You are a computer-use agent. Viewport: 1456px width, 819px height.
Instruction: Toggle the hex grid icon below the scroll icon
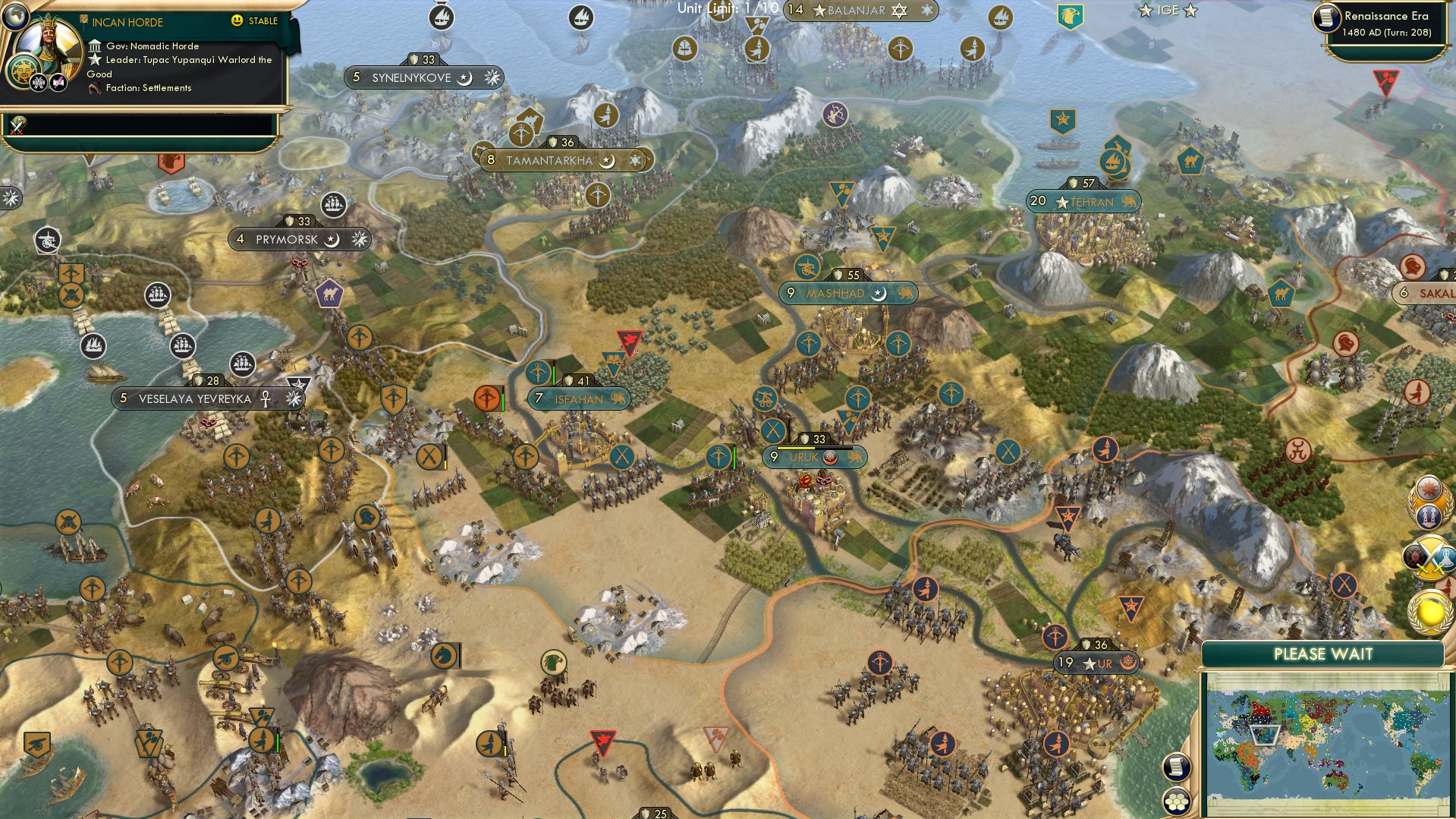(x=1175, y=802)
